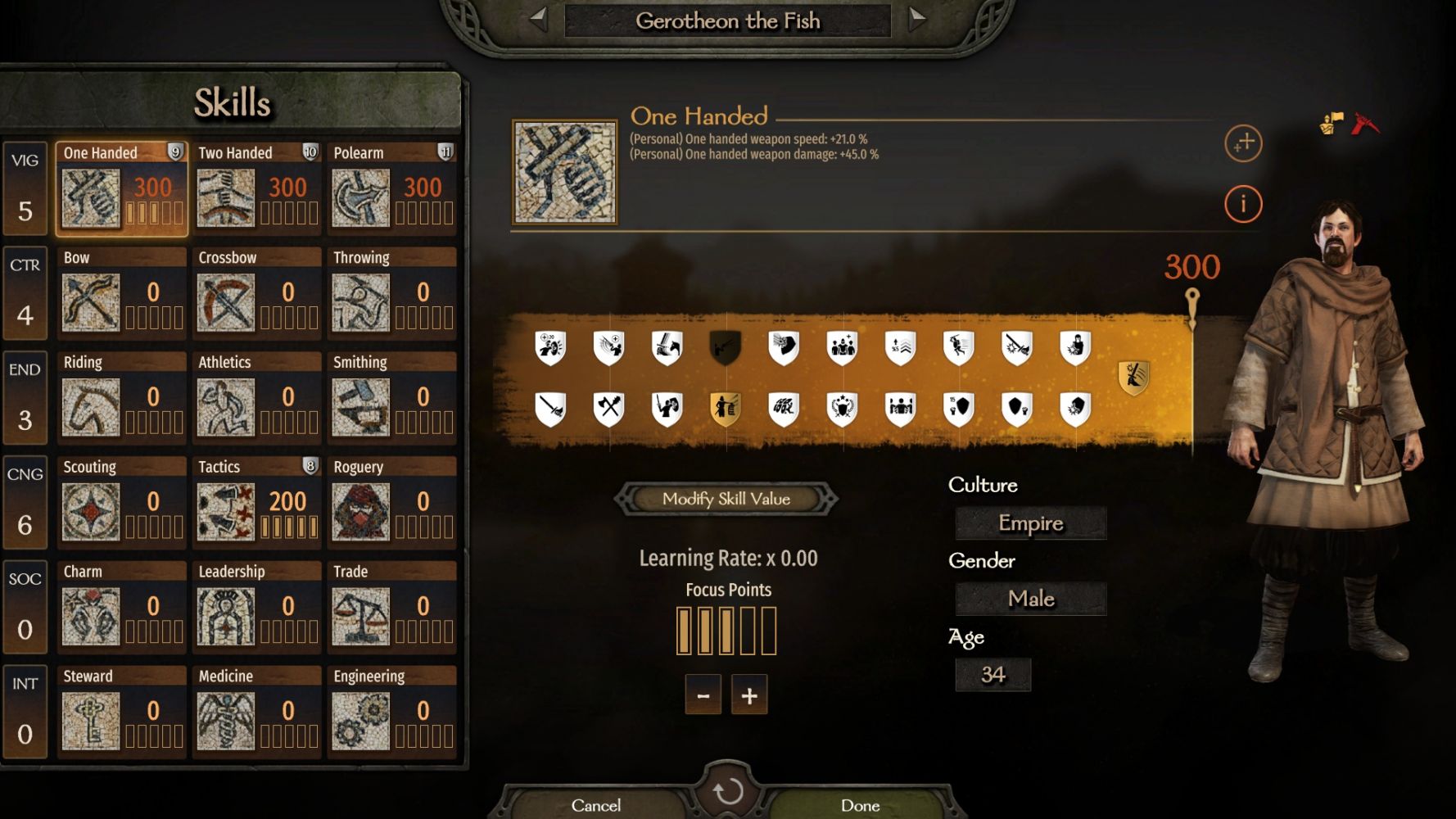Open the Tactics skill tile
The image size is (1456, 819).
click(256, 504)
